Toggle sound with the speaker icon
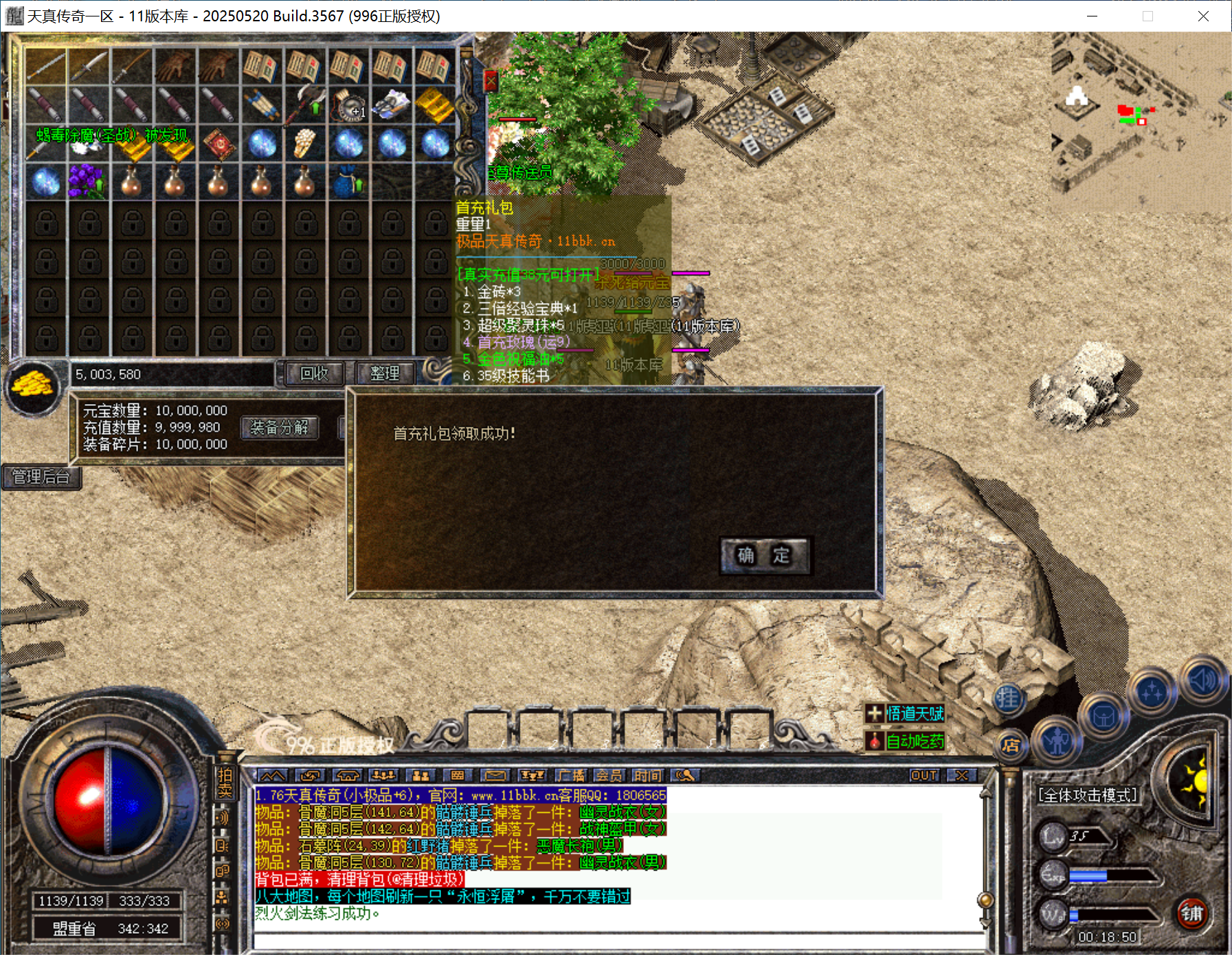 point(1202,680)
